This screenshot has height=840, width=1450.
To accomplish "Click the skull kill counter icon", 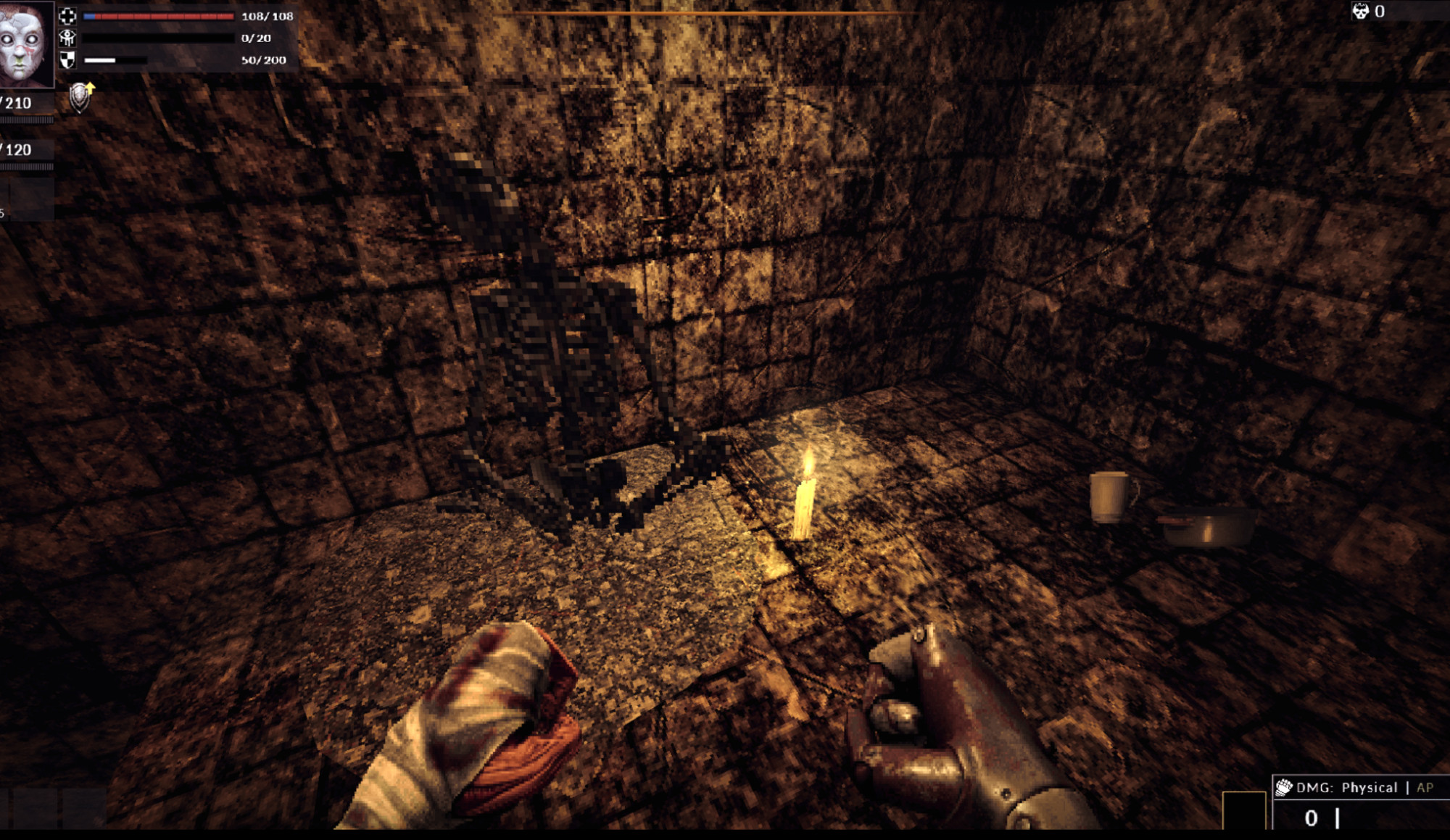I will pyautogui.click(x=1360, y=11).
